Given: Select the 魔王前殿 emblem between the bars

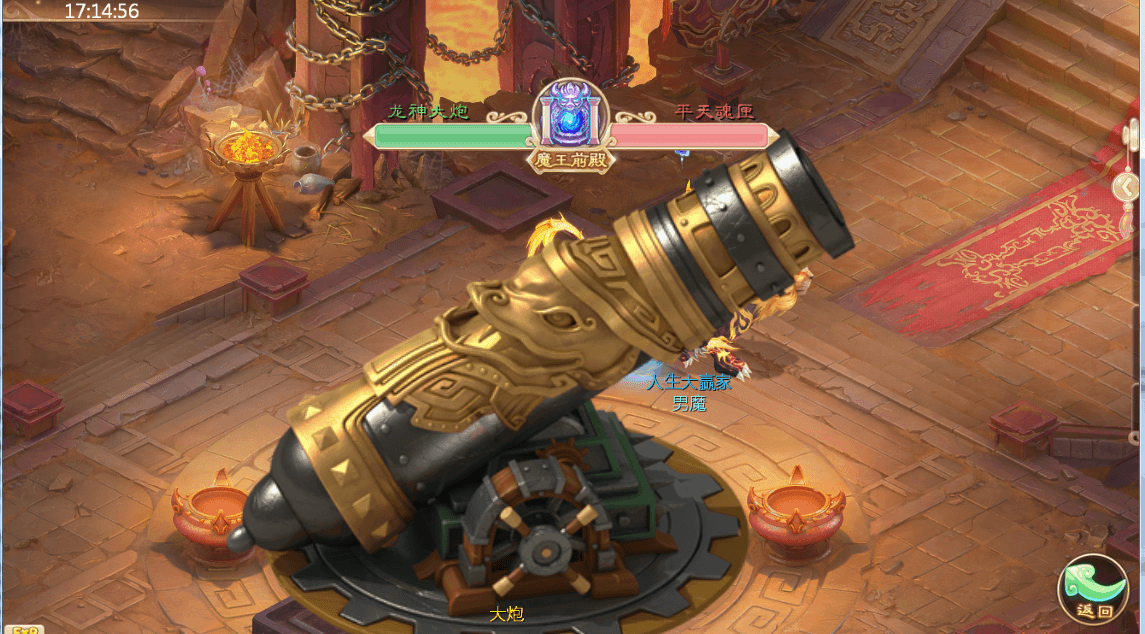Looking at the screenshot, I should coord(571,124).
